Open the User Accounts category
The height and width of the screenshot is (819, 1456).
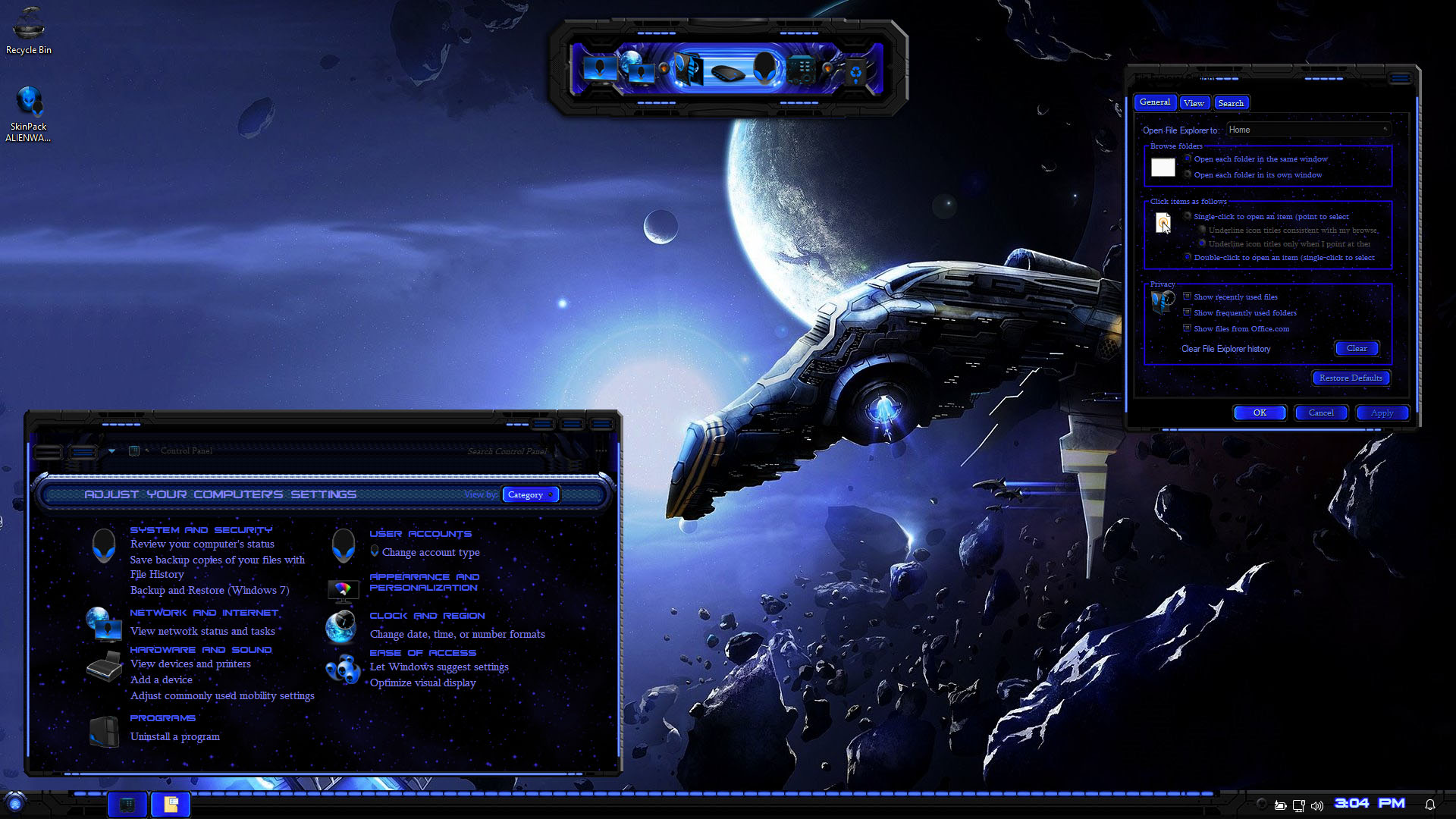pos(420,534)
